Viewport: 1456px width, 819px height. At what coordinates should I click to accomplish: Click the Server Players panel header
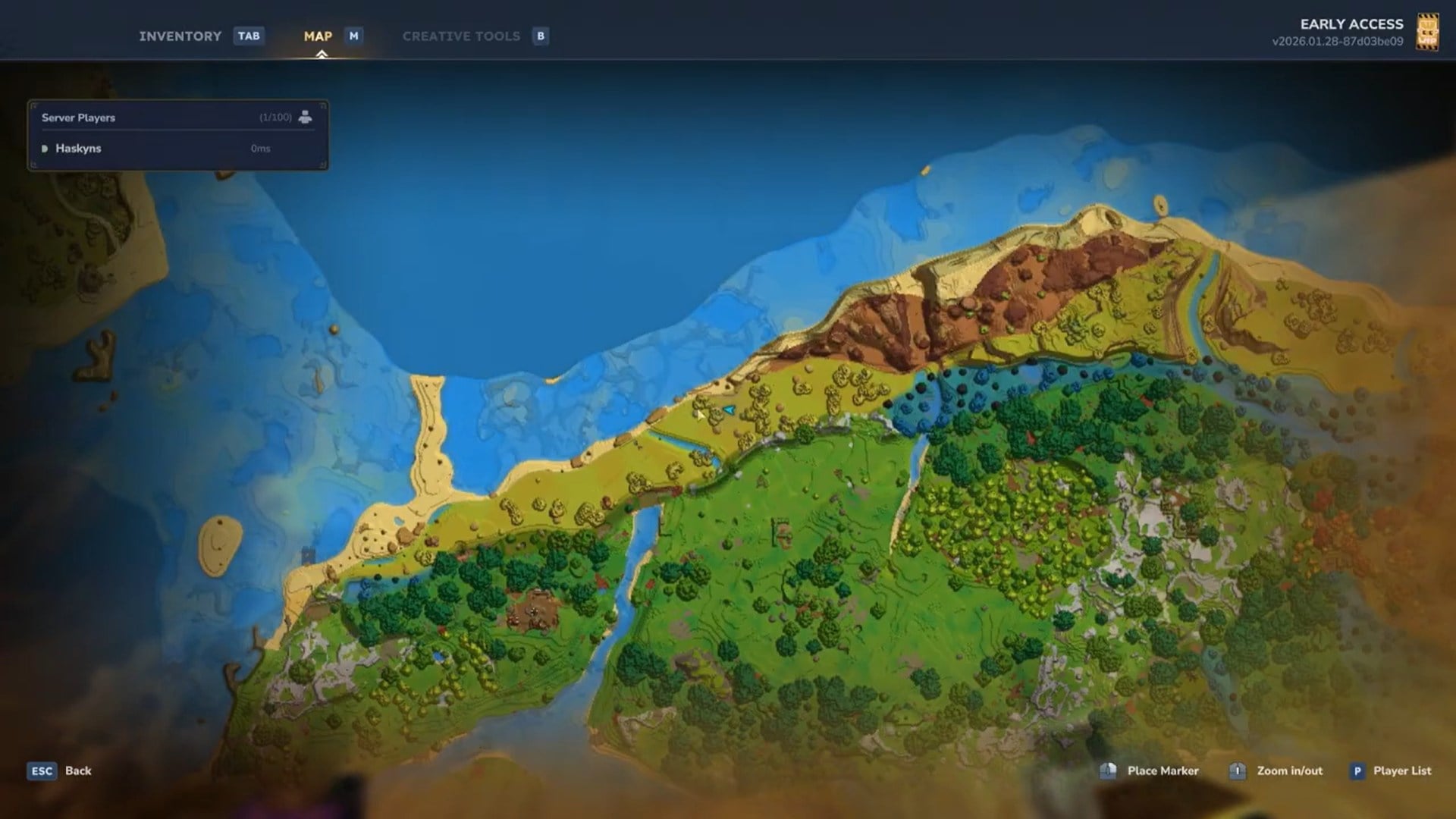coord(78,118)
